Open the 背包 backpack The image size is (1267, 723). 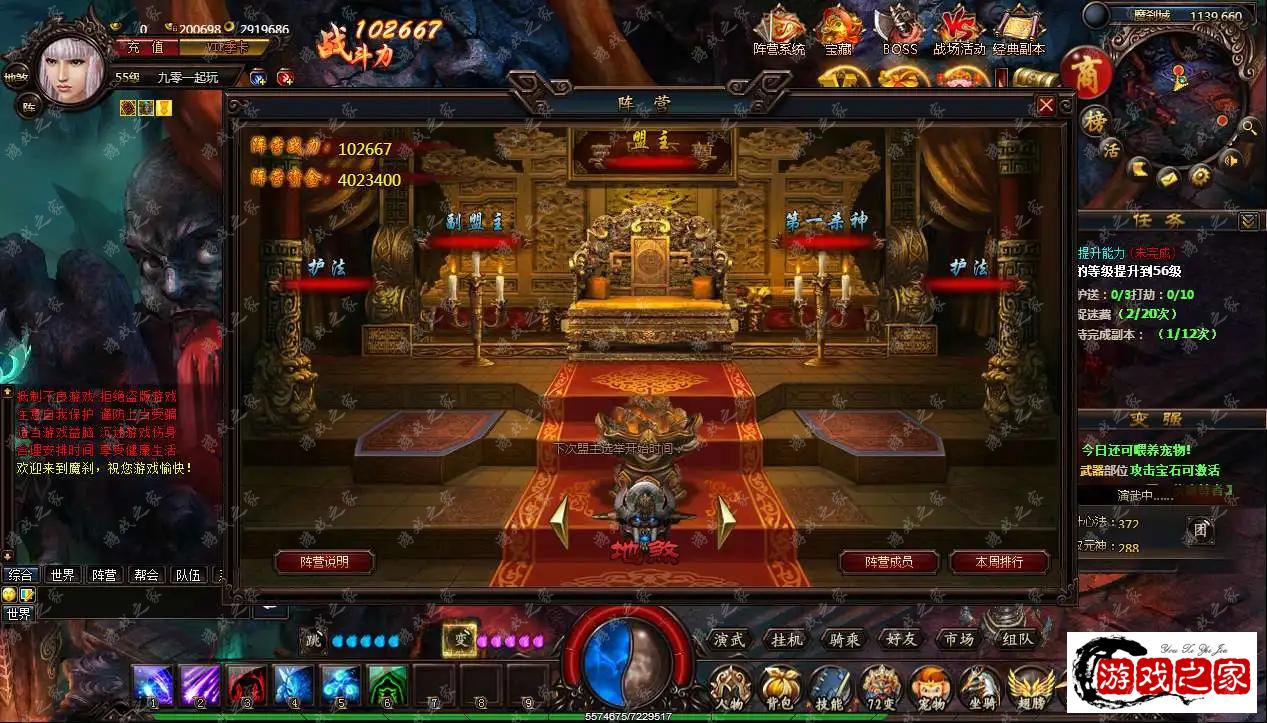click(781, 688)
